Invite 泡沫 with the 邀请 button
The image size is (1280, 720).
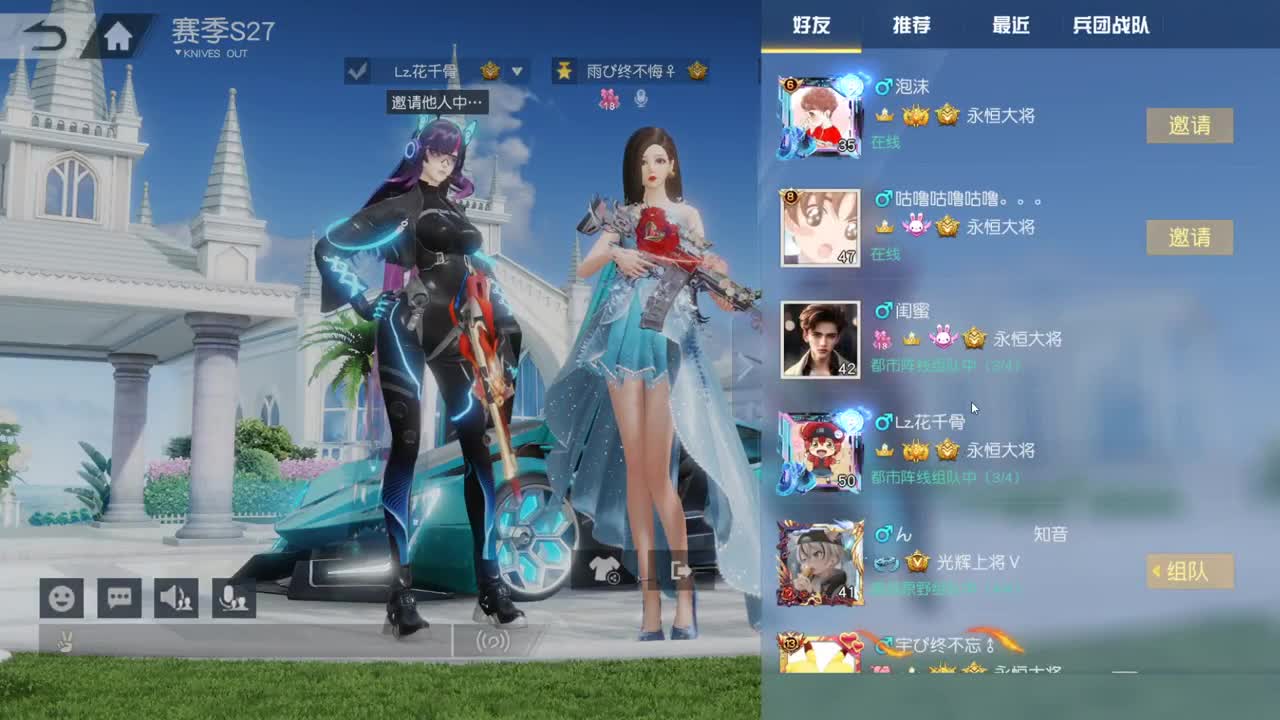(1190, 125)
